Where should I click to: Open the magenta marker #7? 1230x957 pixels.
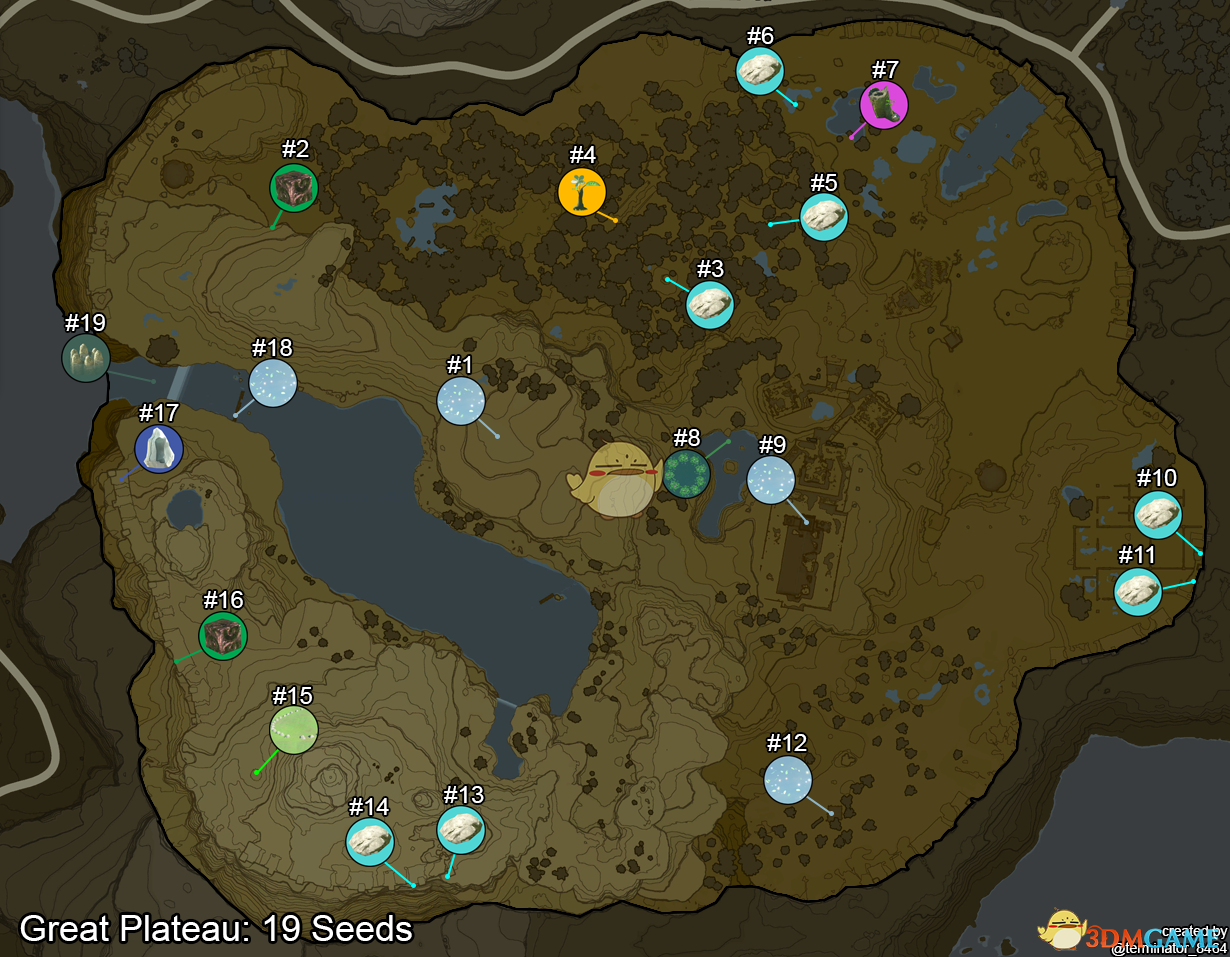(884, 105)
